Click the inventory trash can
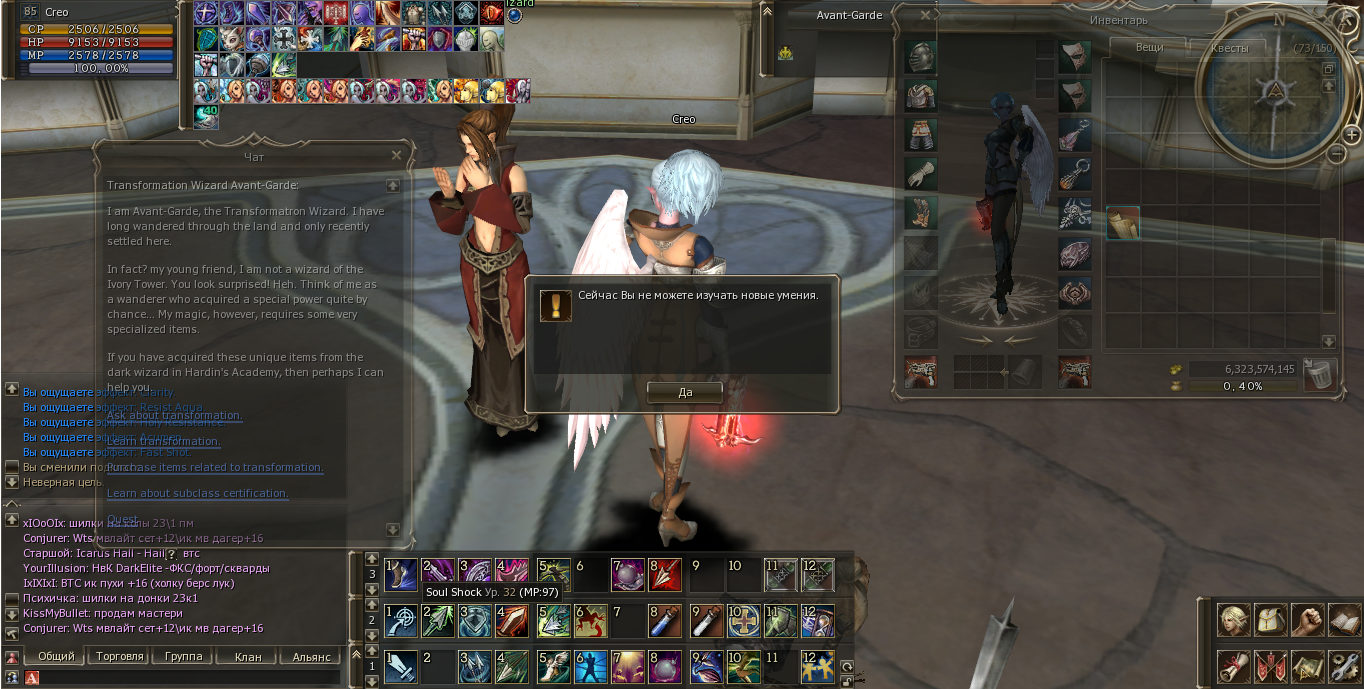 tap(1321, 374)
